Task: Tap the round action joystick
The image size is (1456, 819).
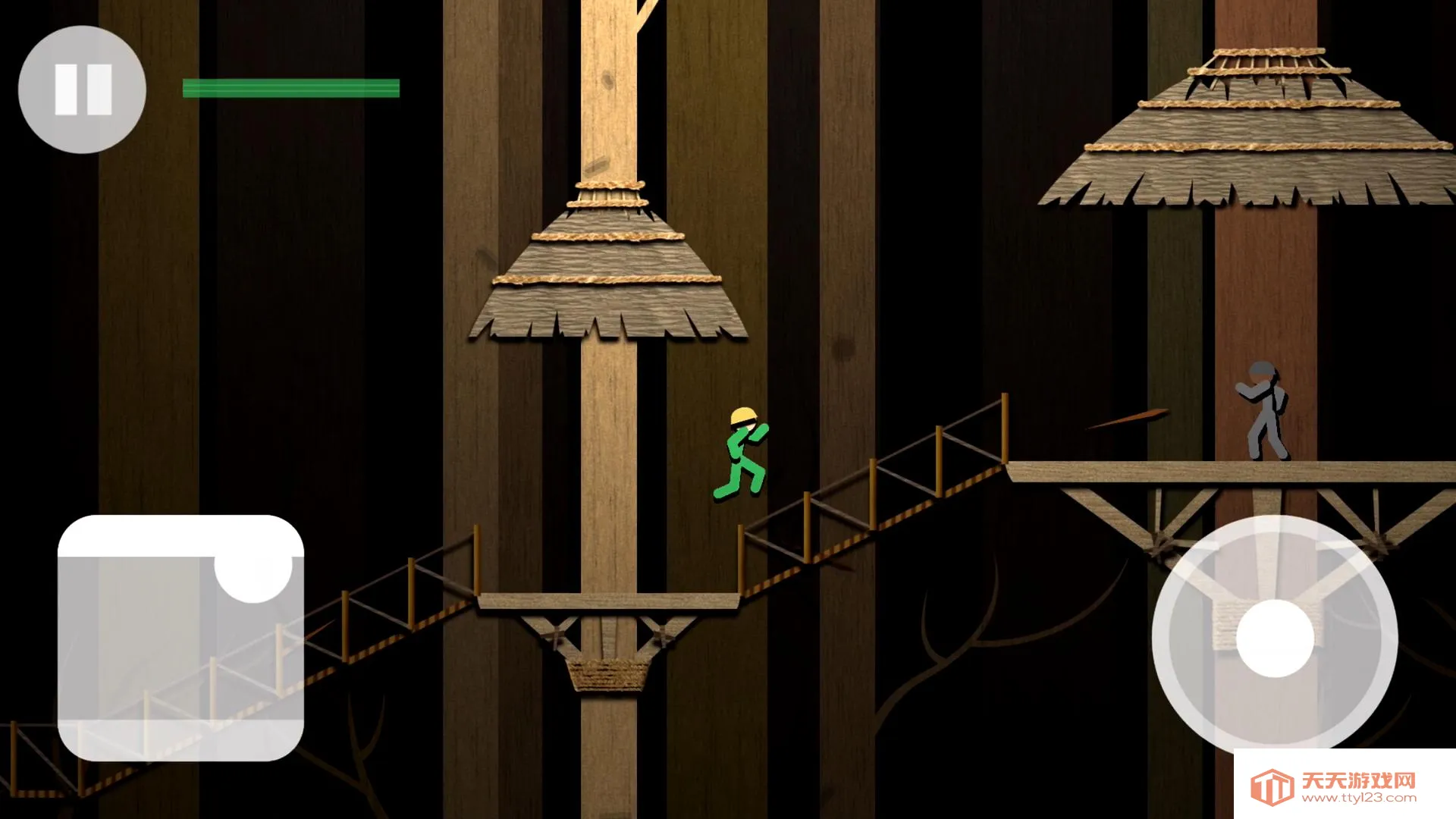Action: point(1275,638)
